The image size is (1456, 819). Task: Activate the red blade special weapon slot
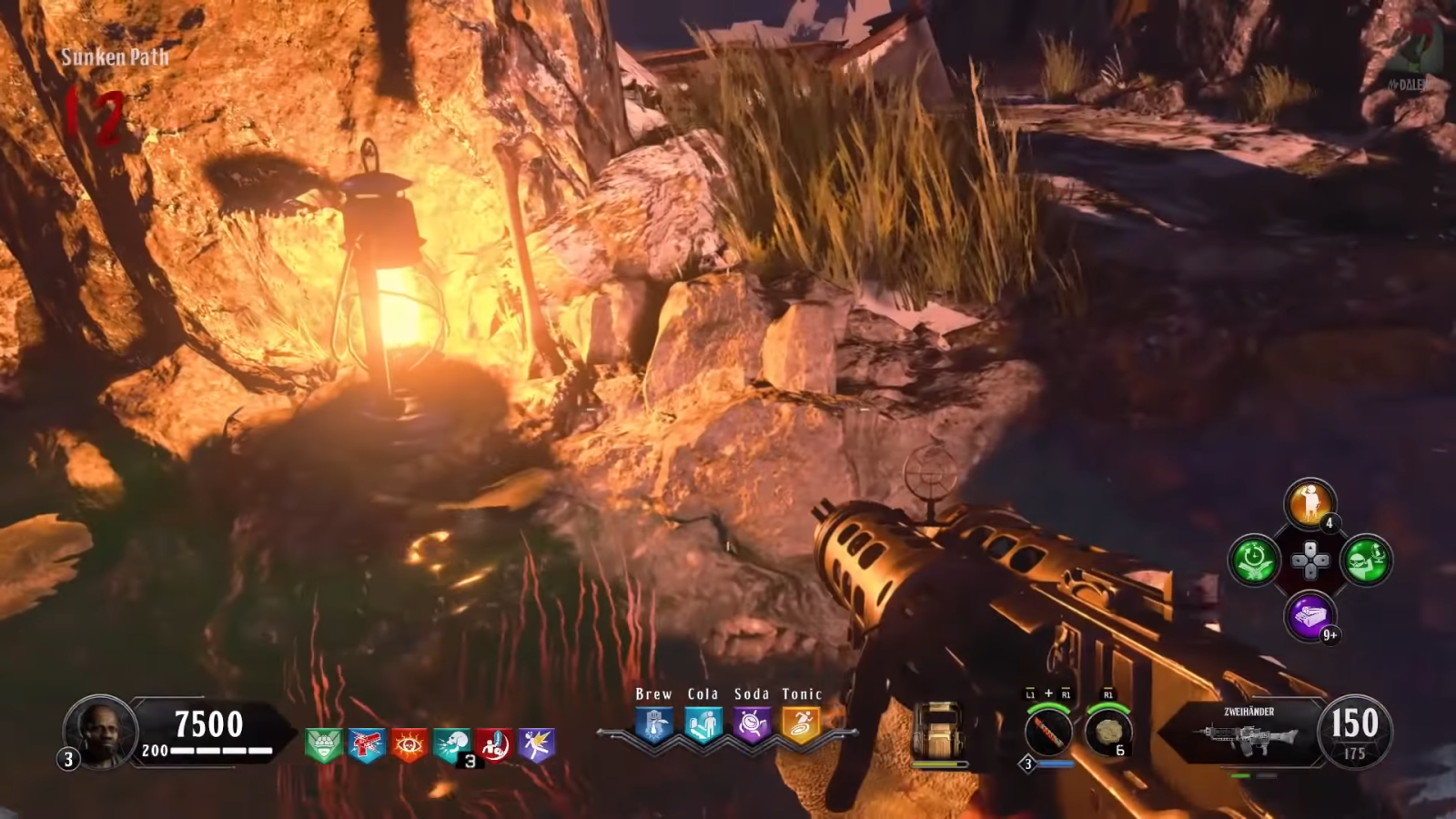coord(1048,733)
